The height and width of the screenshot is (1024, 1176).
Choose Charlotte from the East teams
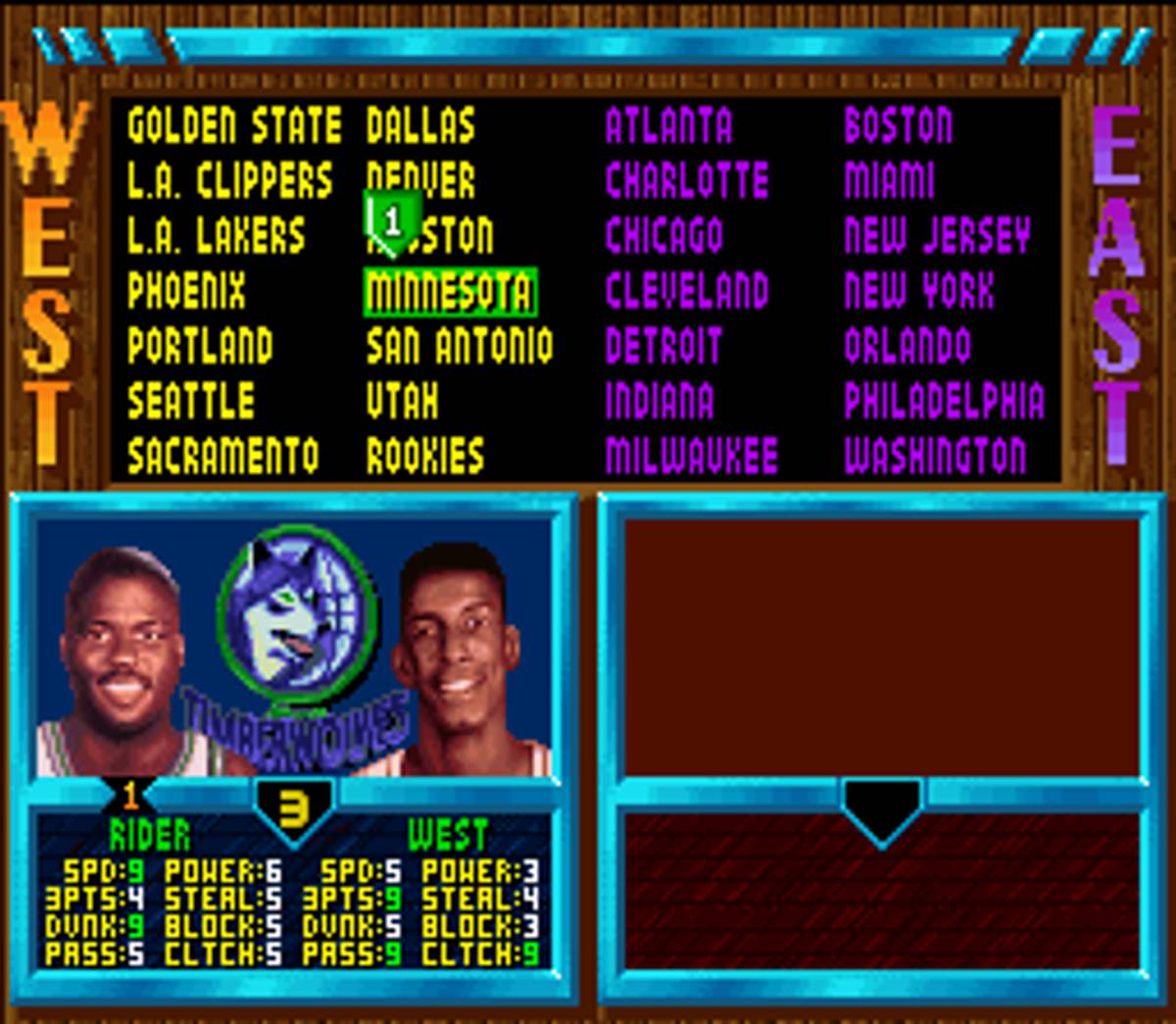[x=686, y=181]
